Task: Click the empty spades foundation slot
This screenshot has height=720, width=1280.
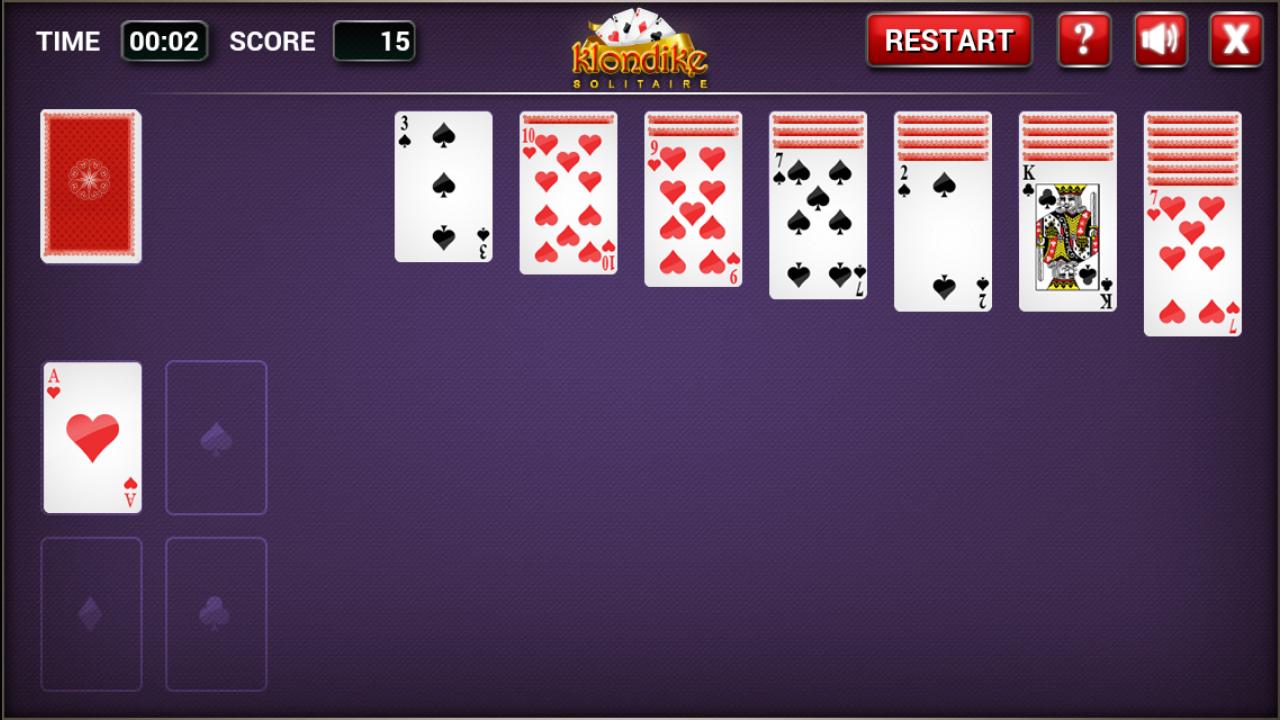Action: point(216,437)
